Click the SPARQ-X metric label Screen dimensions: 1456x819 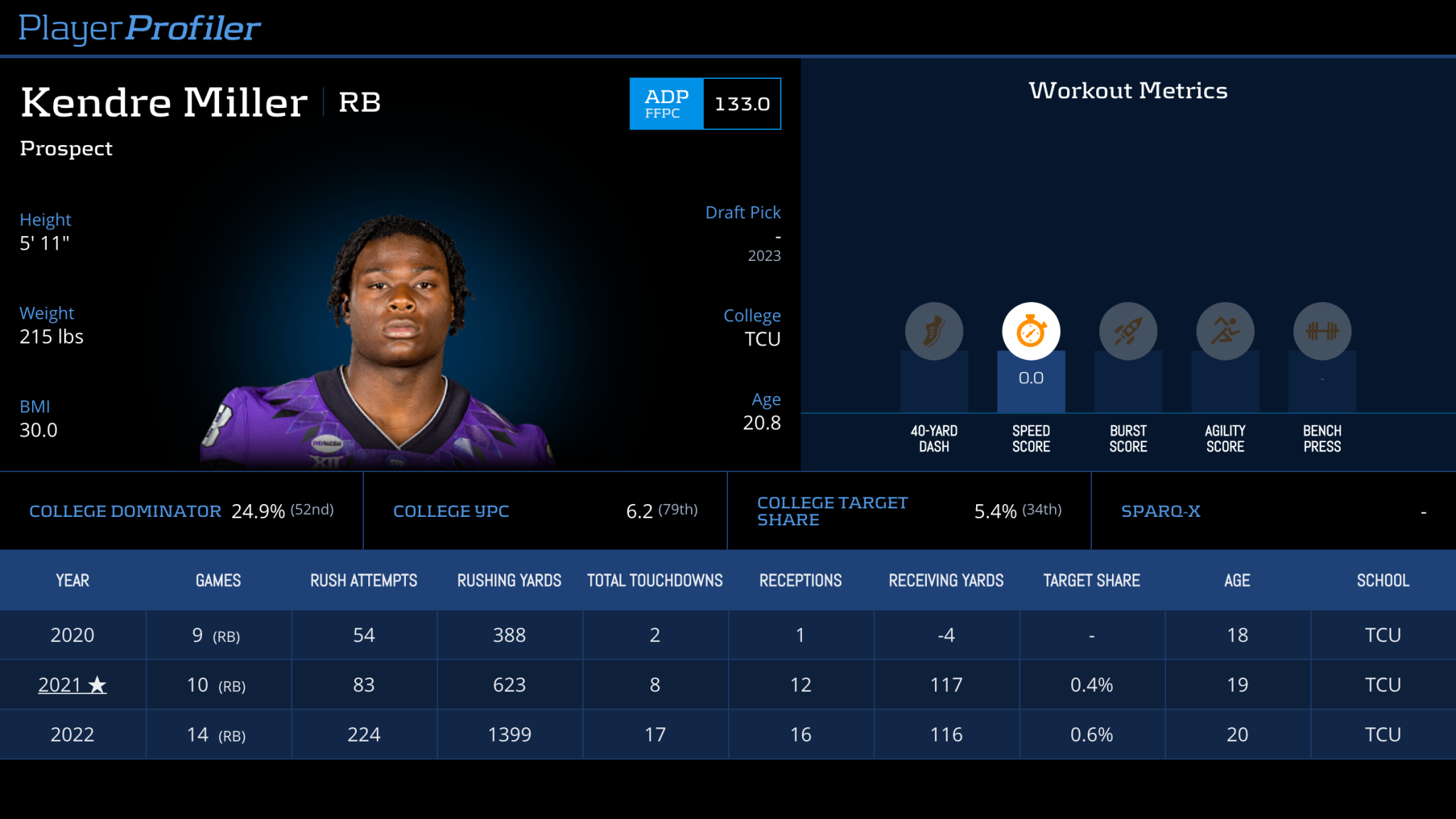(1160, 510)
